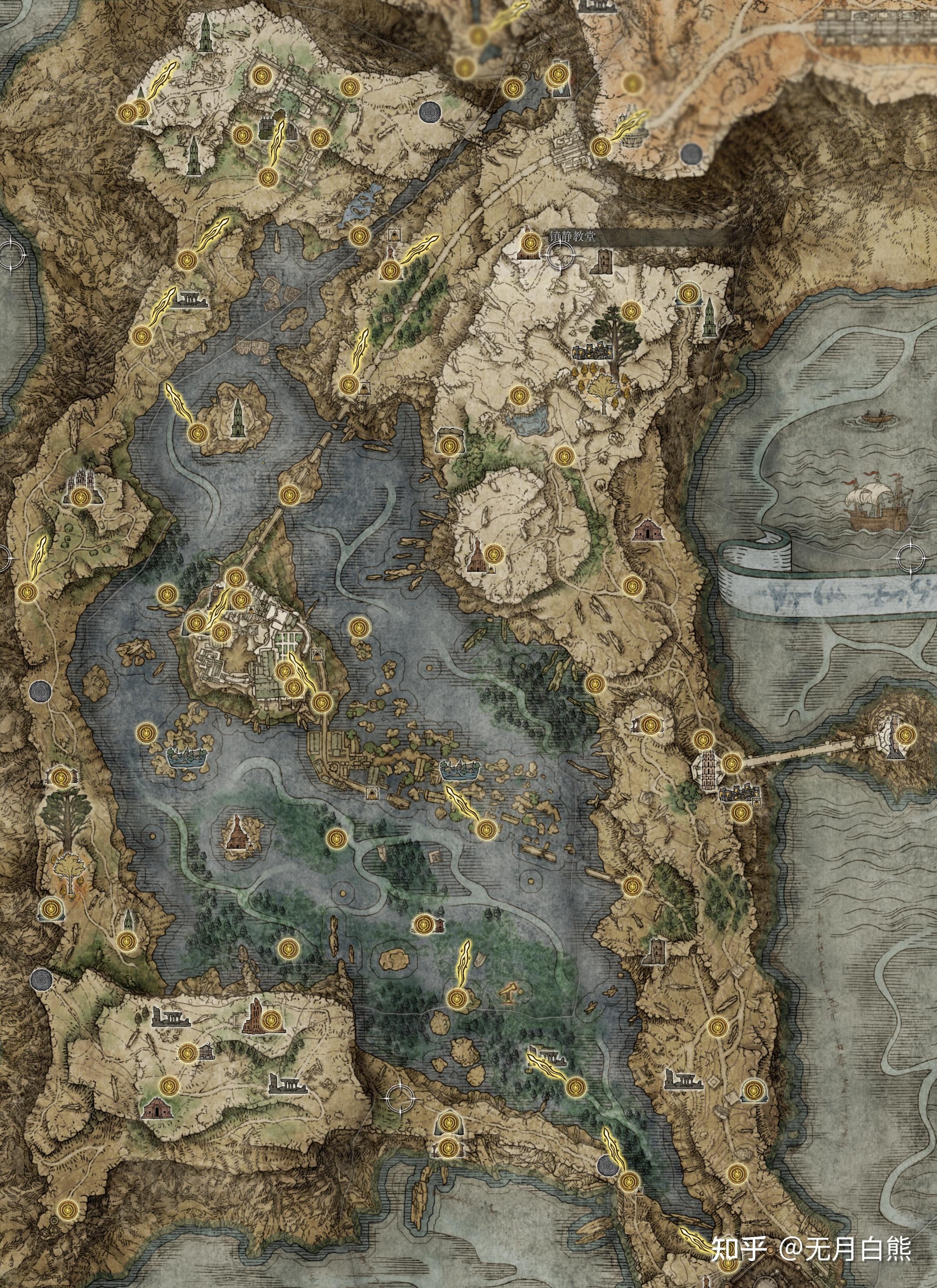The width and height of the screenshot is (937, 1288).
Task: Choose the grace at the southwest plateau's red church
Action: tap(271, 1019)
